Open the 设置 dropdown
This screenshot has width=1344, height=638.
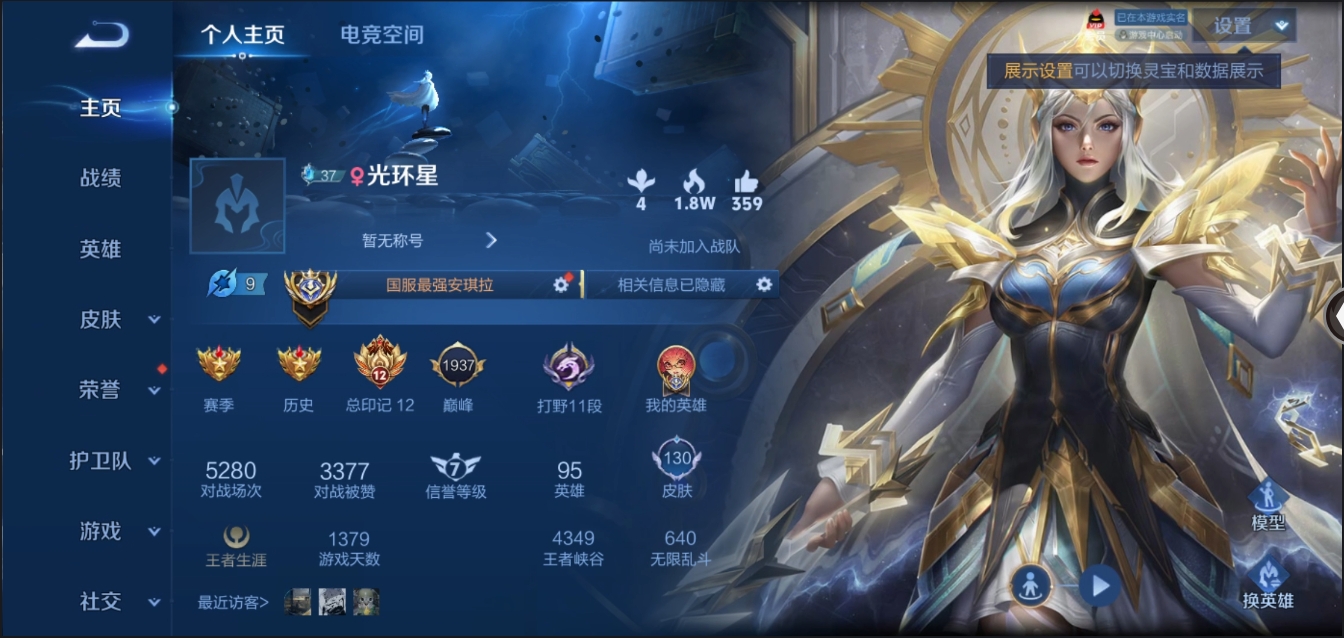(1243, 27)
